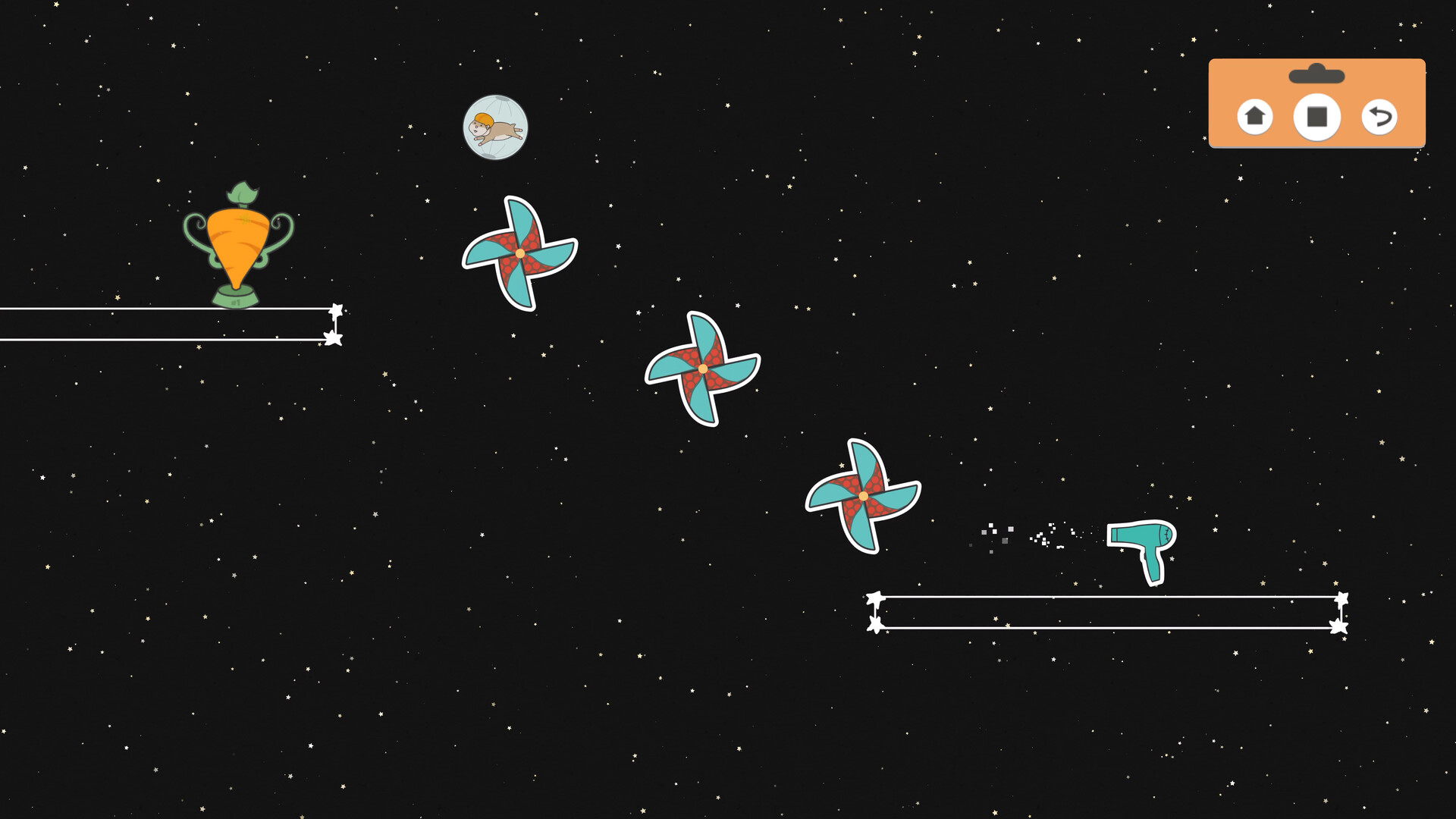Click the middle pinwheel fan

tap(701, 368)
